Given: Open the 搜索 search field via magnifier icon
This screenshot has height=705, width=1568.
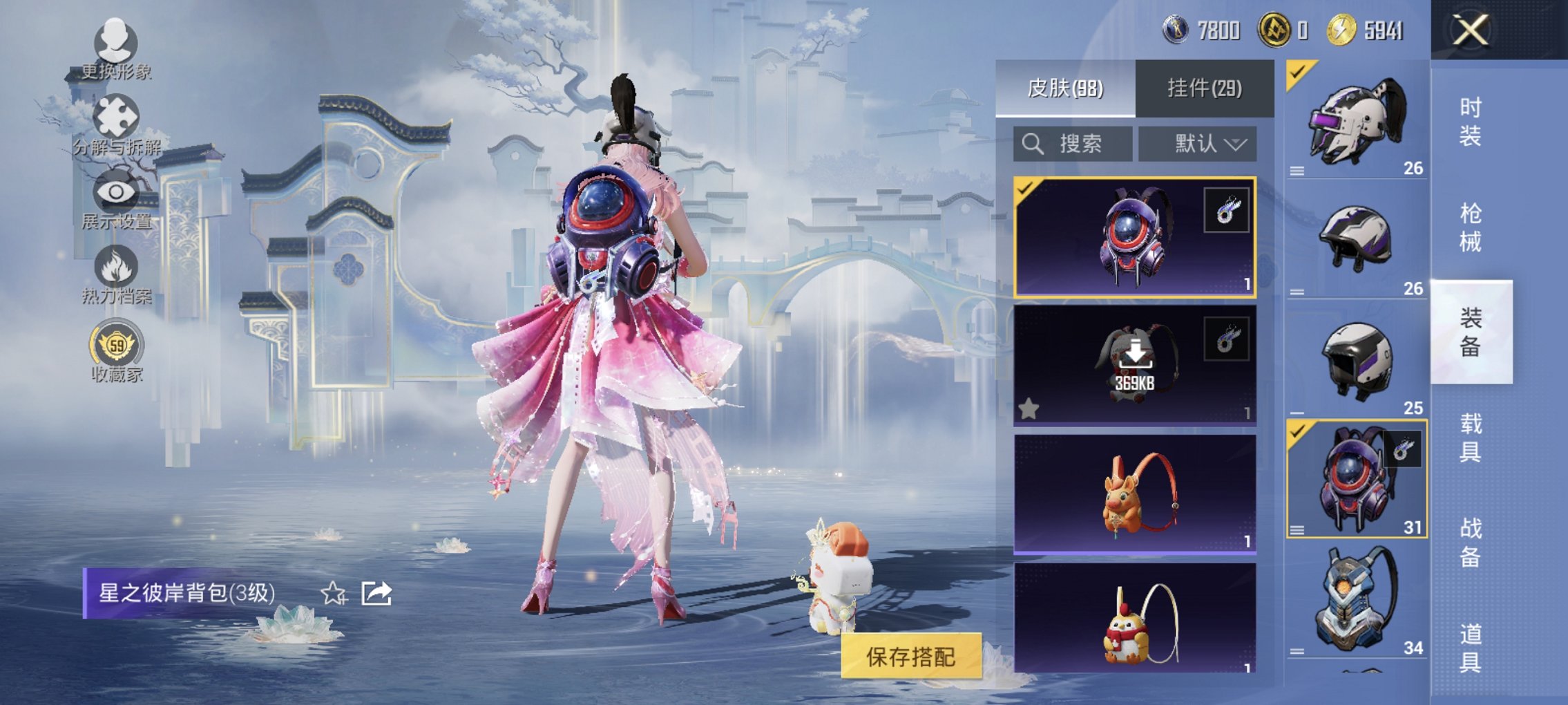Looking at the screenshot, I should click(1033, 144).
